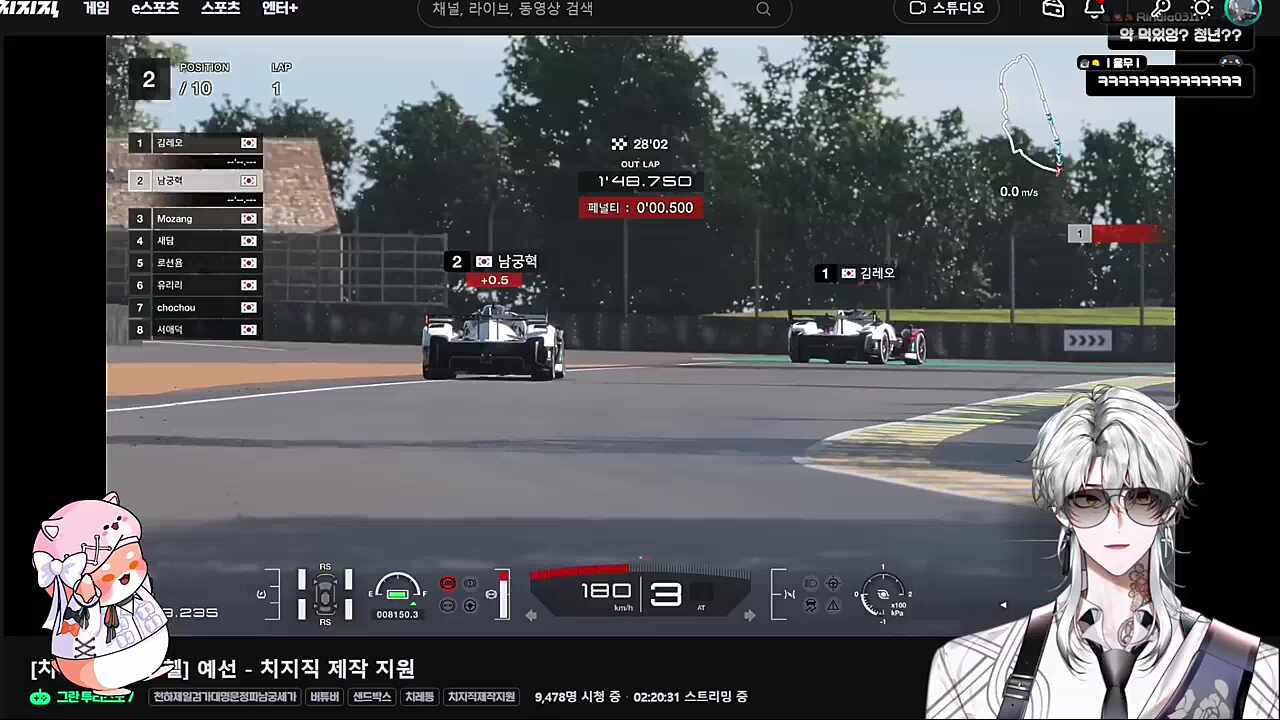The height and width of the screenshot is (720, 1280).
Task: Select the e스포츠 menu
Action: pyautogui.click(x=154, y=8)
